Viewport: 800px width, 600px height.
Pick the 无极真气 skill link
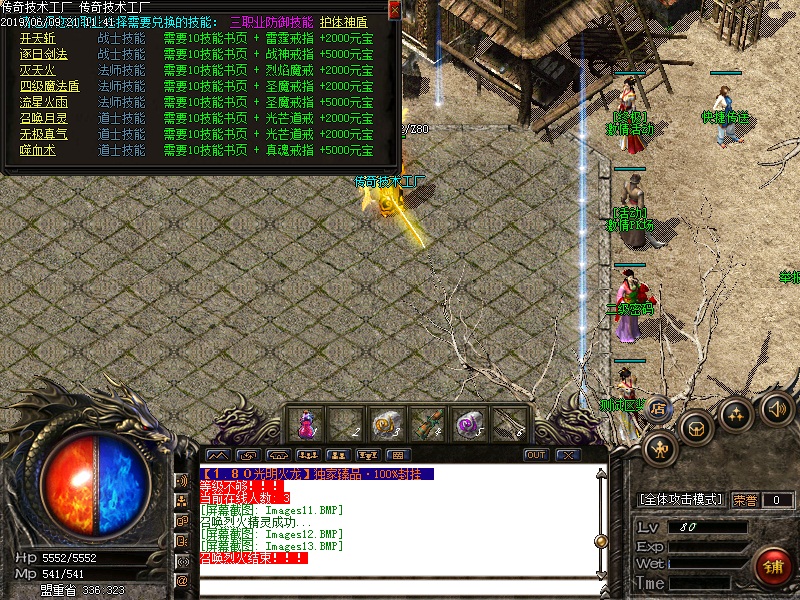pos(43,134)
